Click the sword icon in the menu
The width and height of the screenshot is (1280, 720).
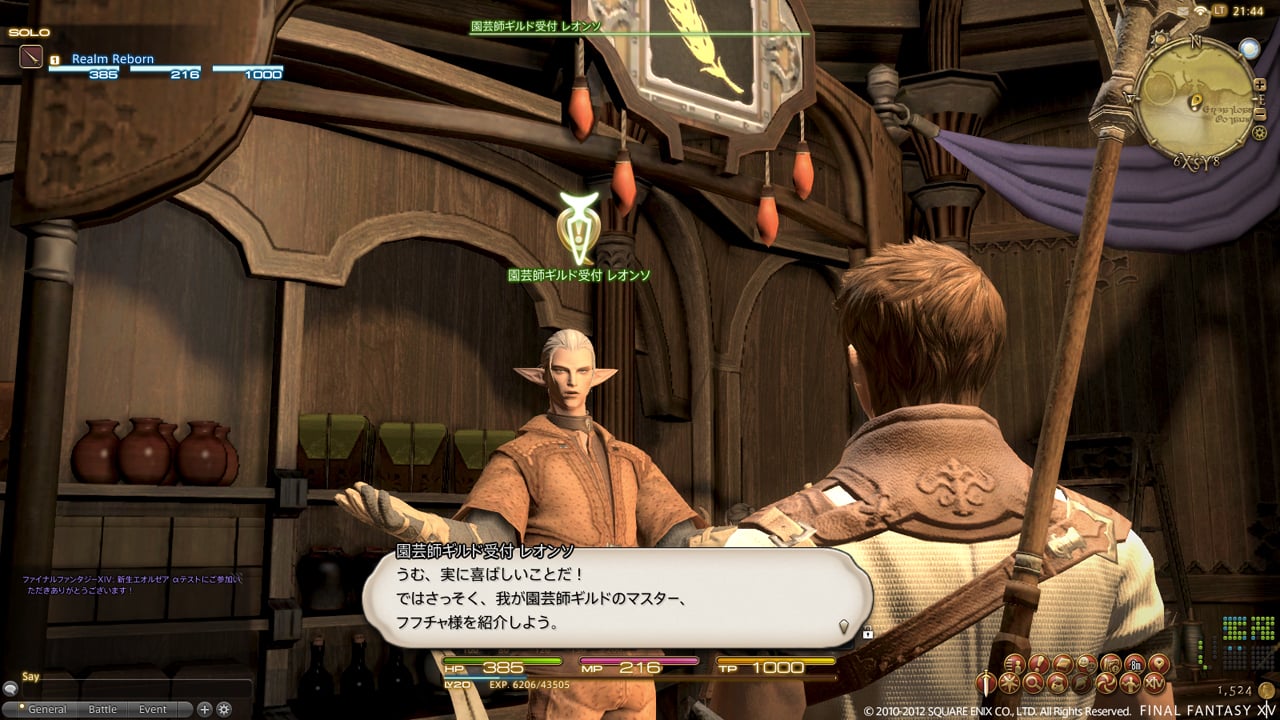(x=988, y=684)
